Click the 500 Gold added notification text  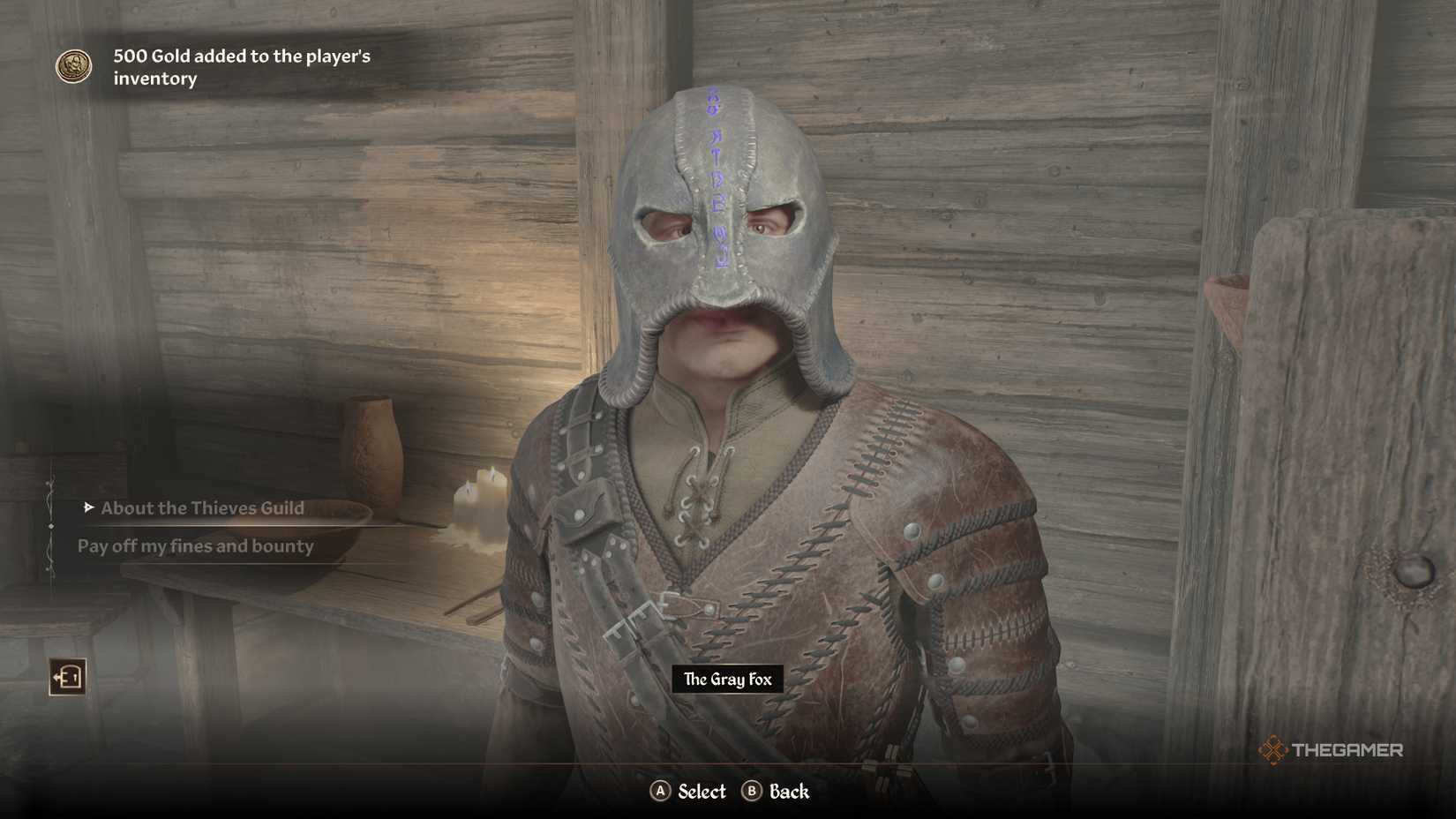click(243, 66)
